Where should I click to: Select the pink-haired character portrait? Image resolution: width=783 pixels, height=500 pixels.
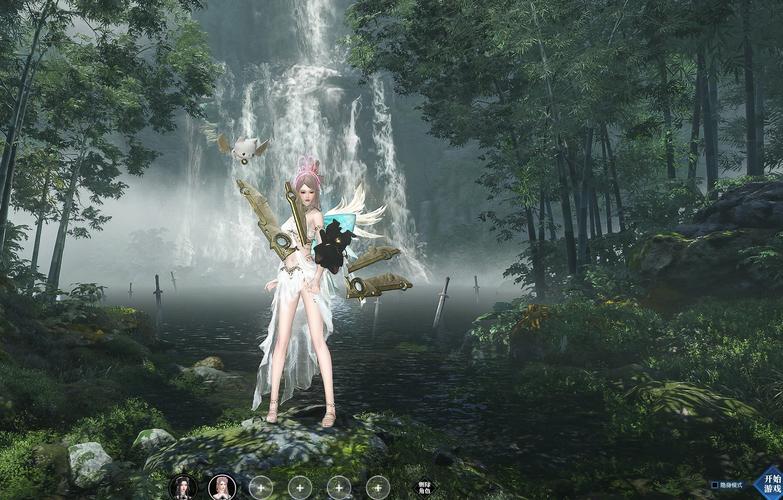219,486
